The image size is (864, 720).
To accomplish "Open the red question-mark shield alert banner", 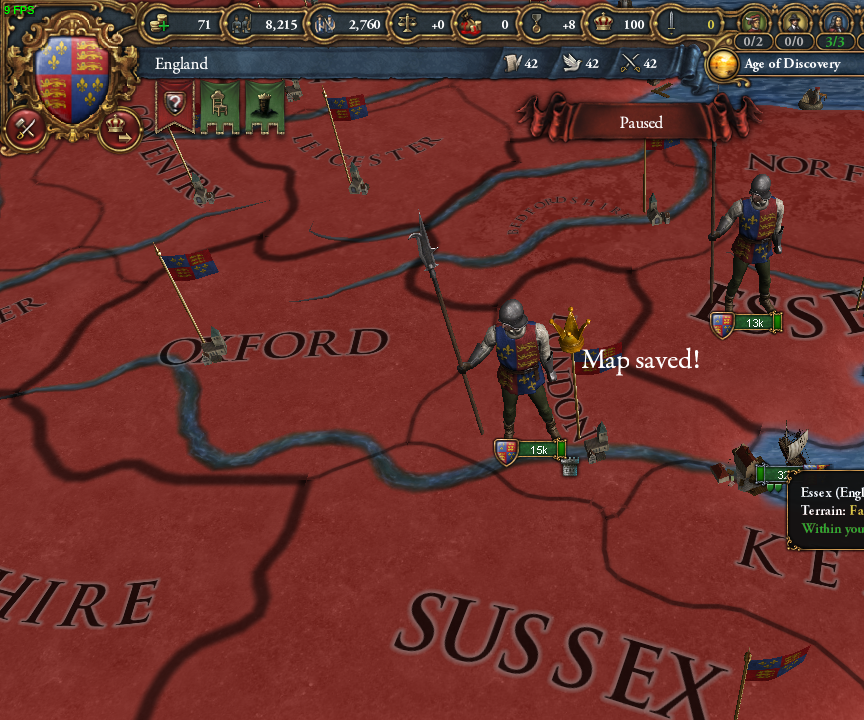I will pos(175,105).
